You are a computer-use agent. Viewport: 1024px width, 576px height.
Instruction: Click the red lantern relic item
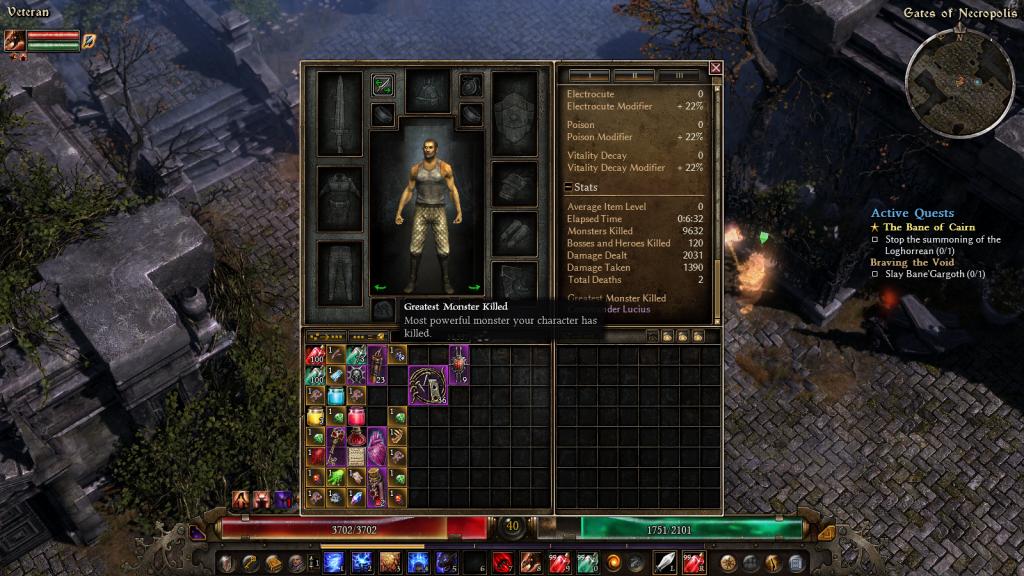pos(459,365)
